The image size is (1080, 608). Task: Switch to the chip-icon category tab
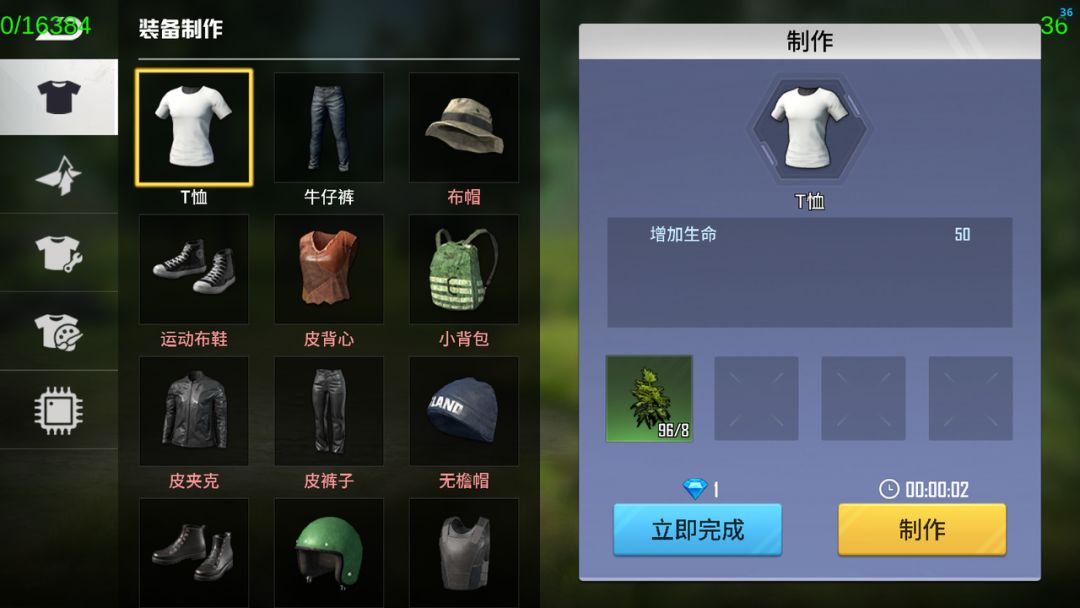coord(59,410)
